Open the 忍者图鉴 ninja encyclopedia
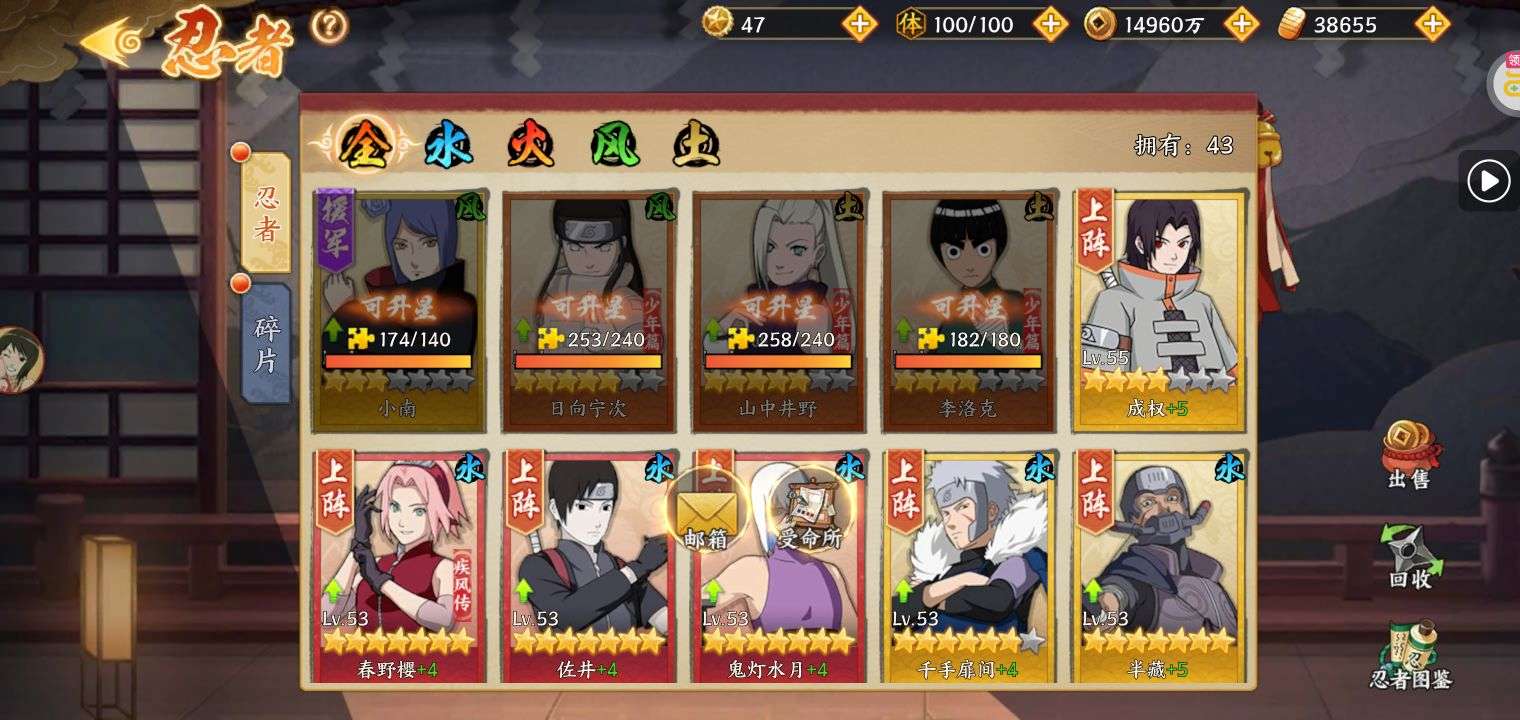1520x720 pixels. [x=1410, y=656]
